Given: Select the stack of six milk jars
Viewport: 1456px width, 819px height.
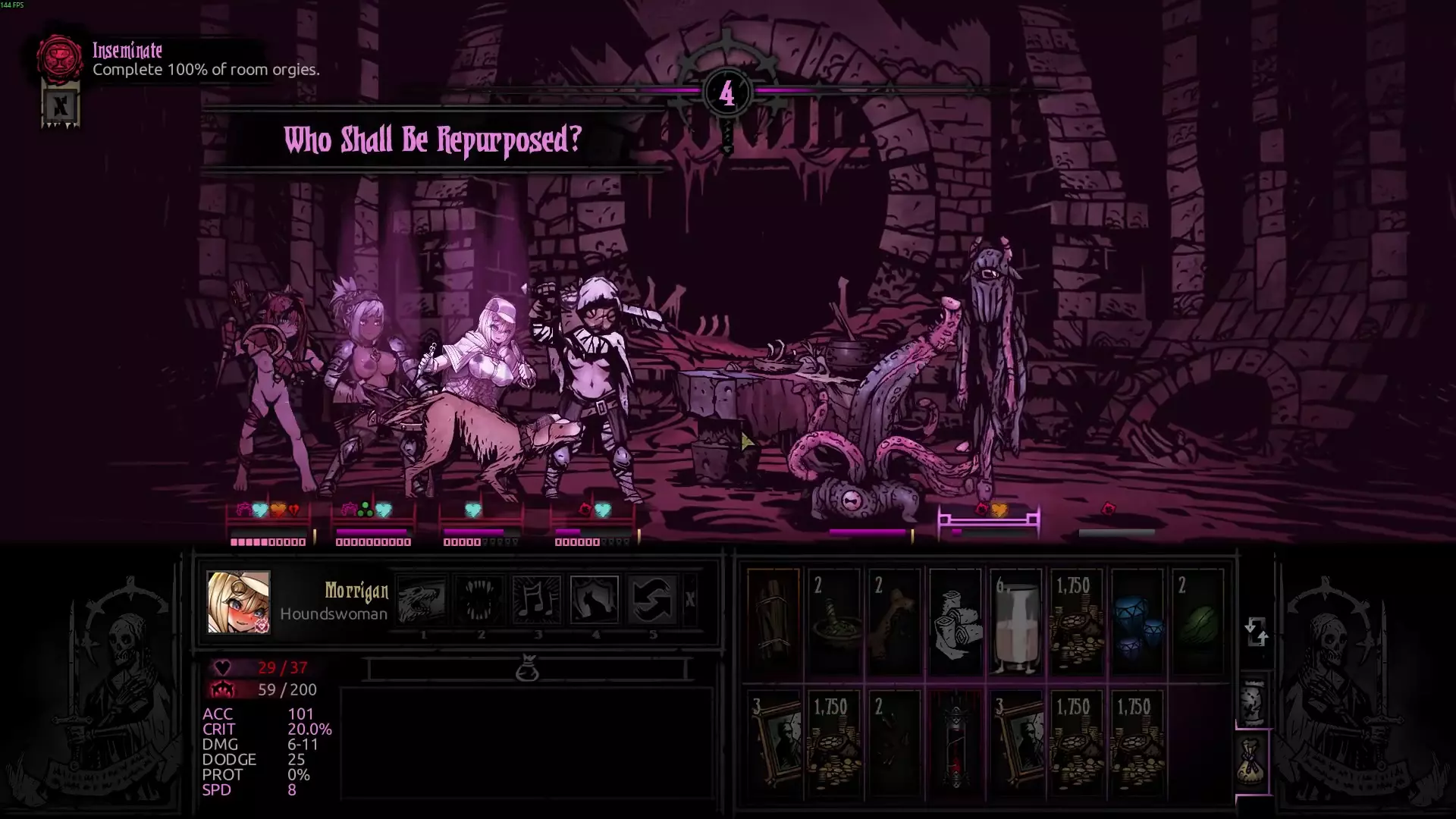Looking at the screenshot, I should pyautogui.click(x=1015, y=623).
